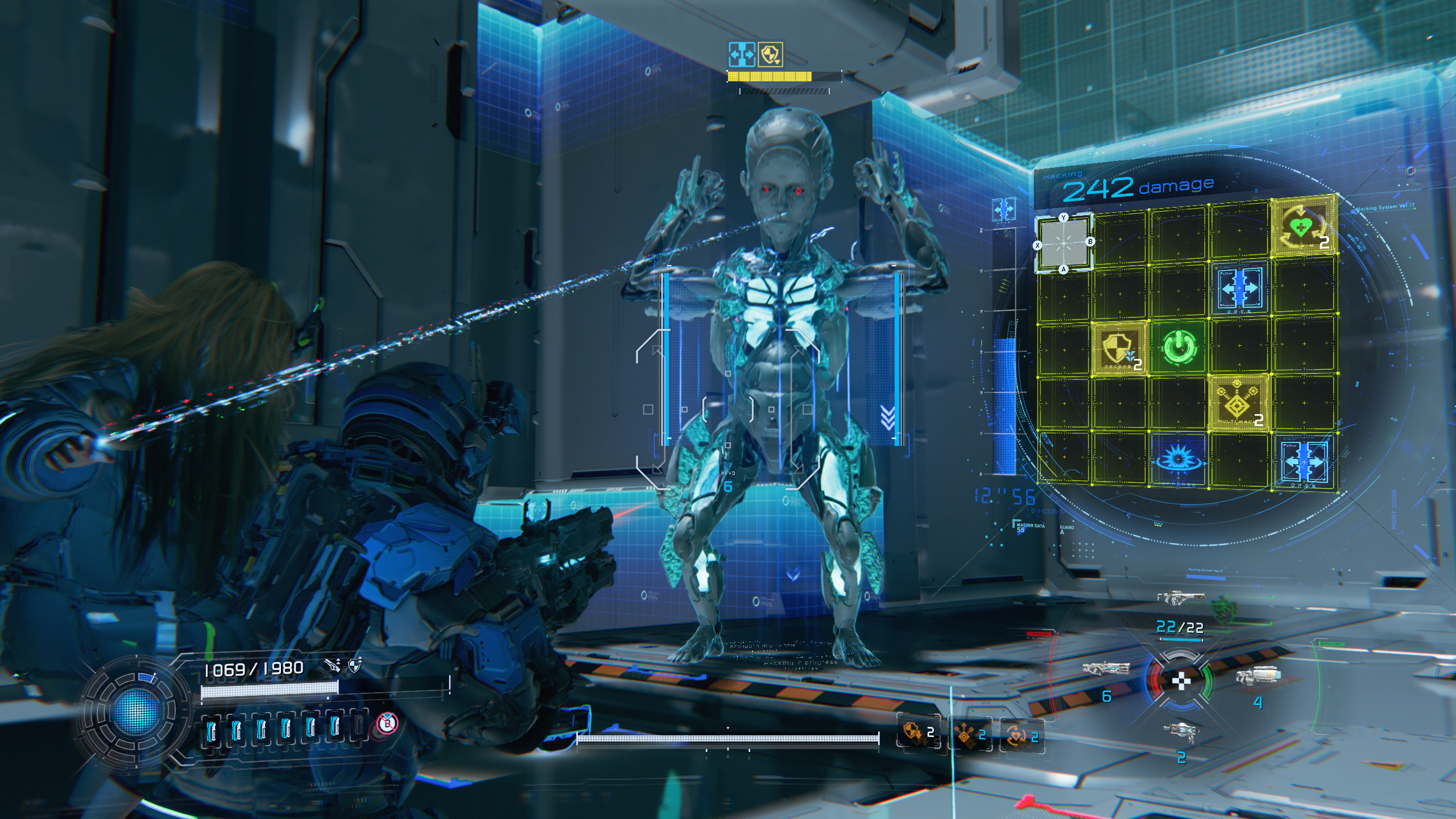The height and width of the screenshot is (819, 1456).
Task: Click the blue expand-arrows icon at top center
Action: 742,55
